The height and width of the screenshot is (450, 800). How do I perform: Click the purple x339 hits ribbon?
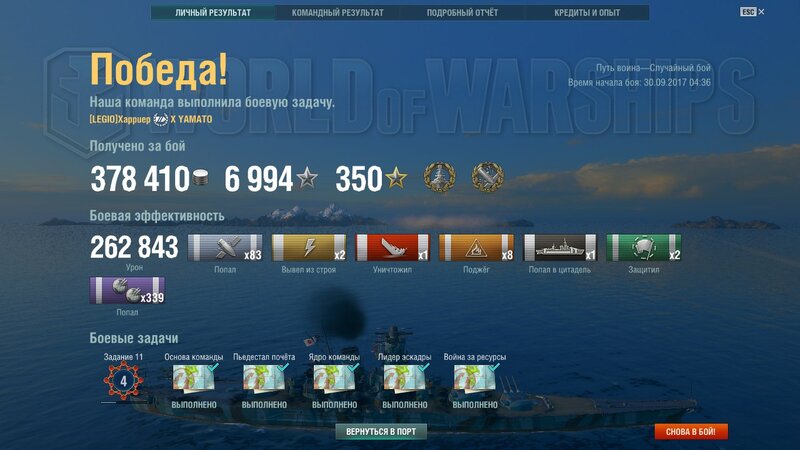coord(128,291)
